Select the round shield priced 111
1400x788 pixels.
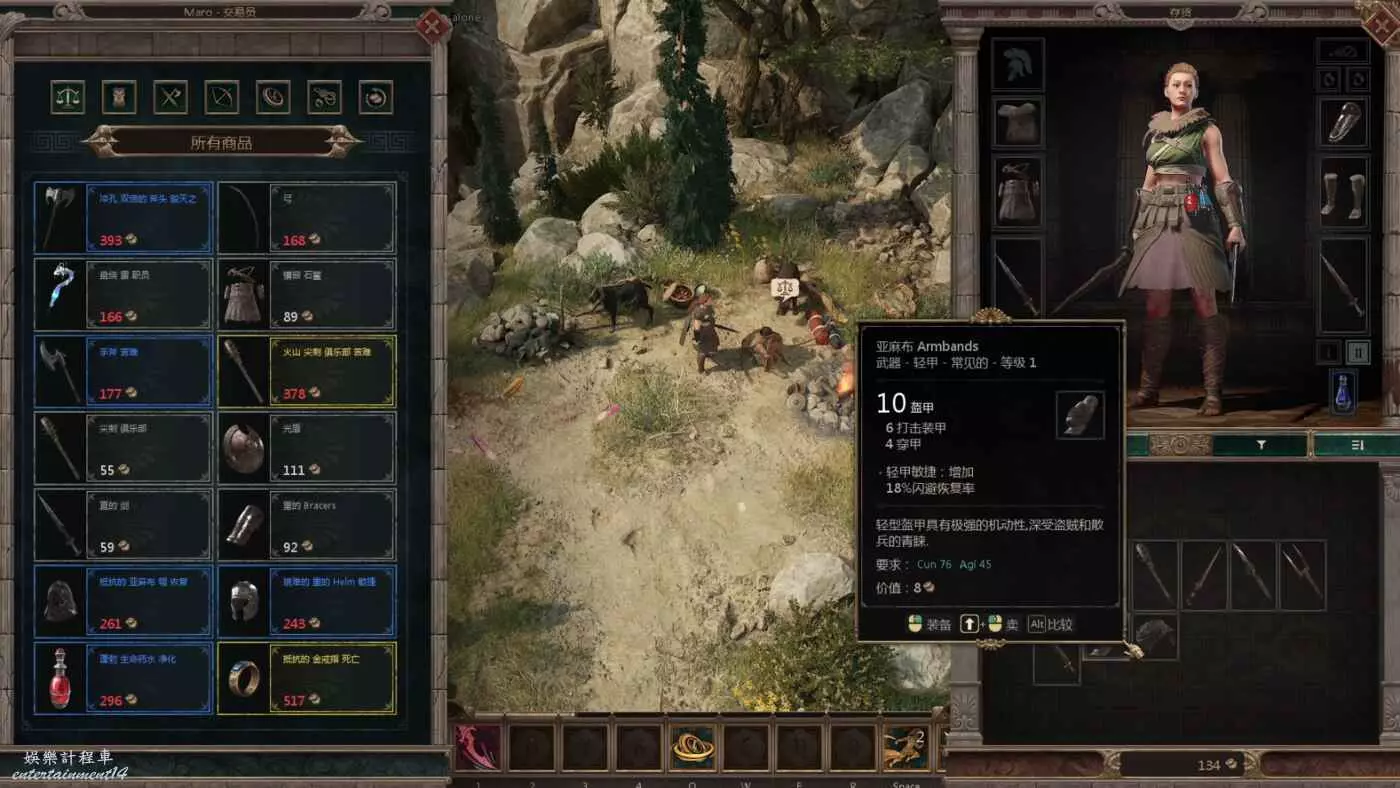[307, 448]
